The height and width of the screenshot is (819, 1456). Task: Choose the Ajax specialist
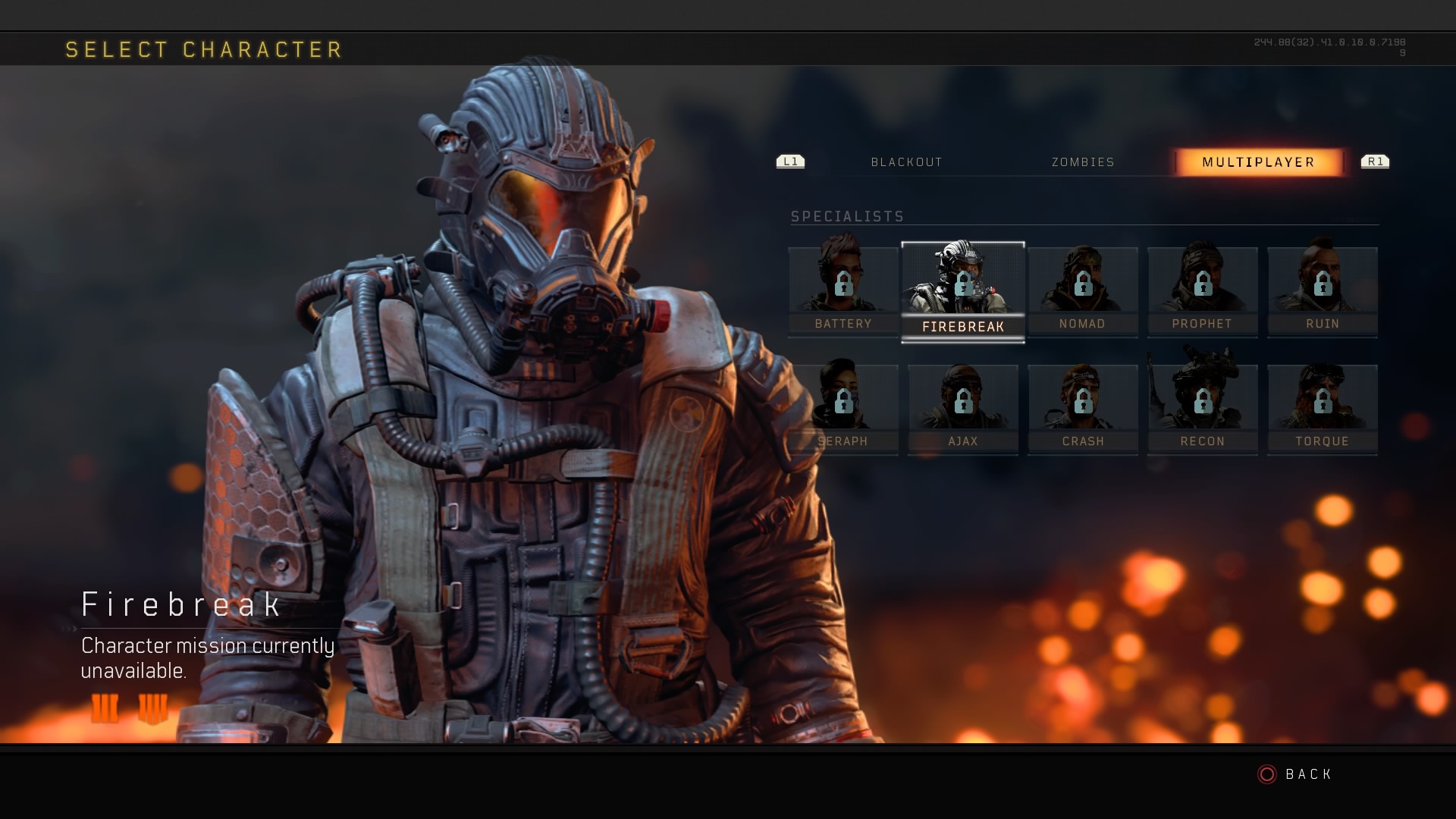(963, 409)
